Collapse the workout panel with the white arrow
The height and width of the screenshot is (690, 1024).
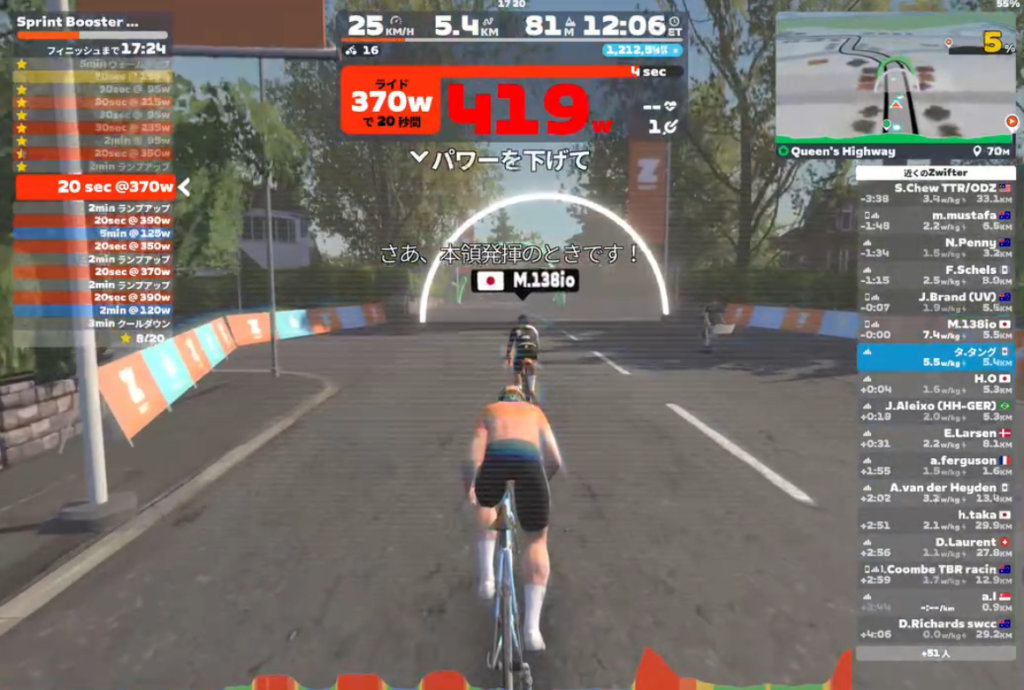184,187
